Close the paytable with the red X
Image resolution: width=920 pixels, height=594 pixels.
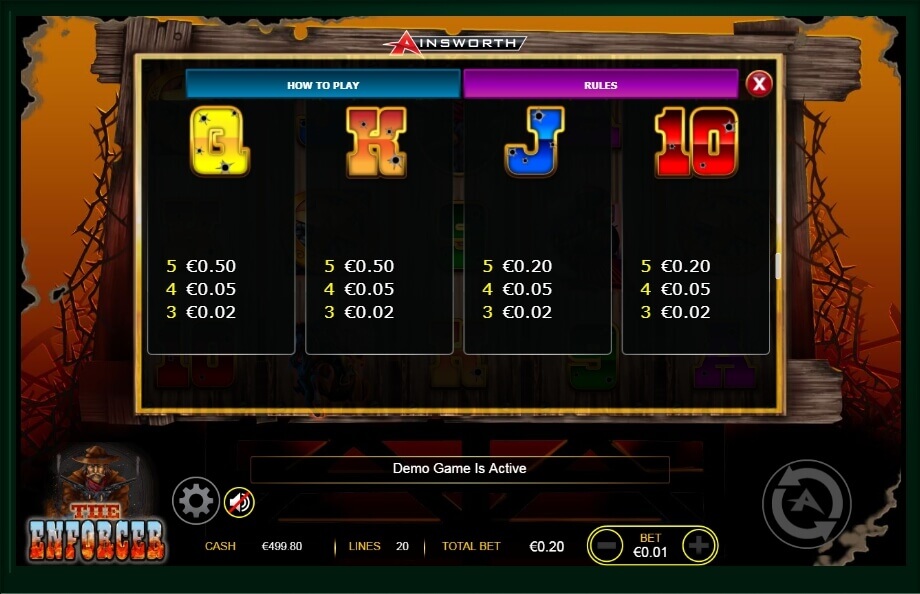pos(759,83)
